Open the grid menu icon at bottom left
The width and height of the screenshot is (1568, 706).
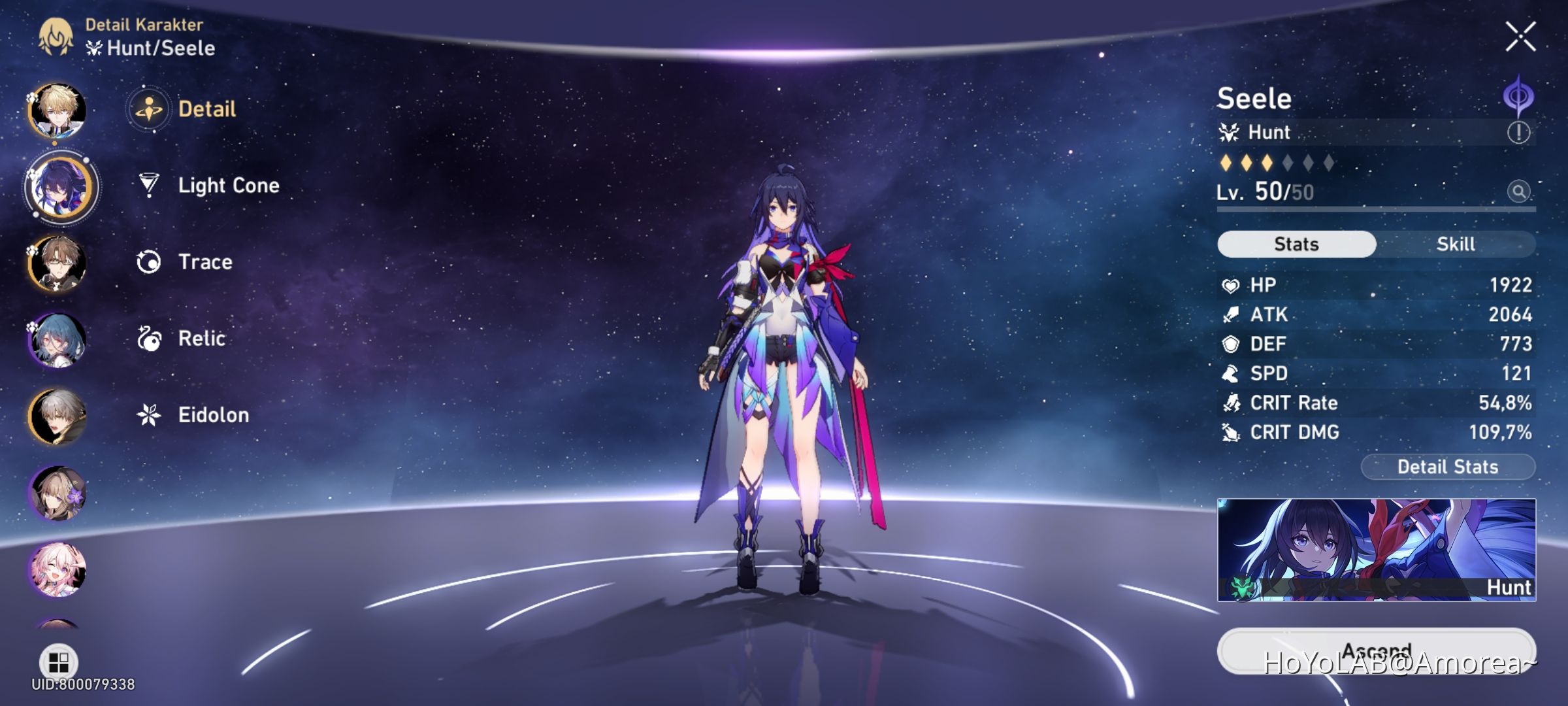tap(57, 660)
